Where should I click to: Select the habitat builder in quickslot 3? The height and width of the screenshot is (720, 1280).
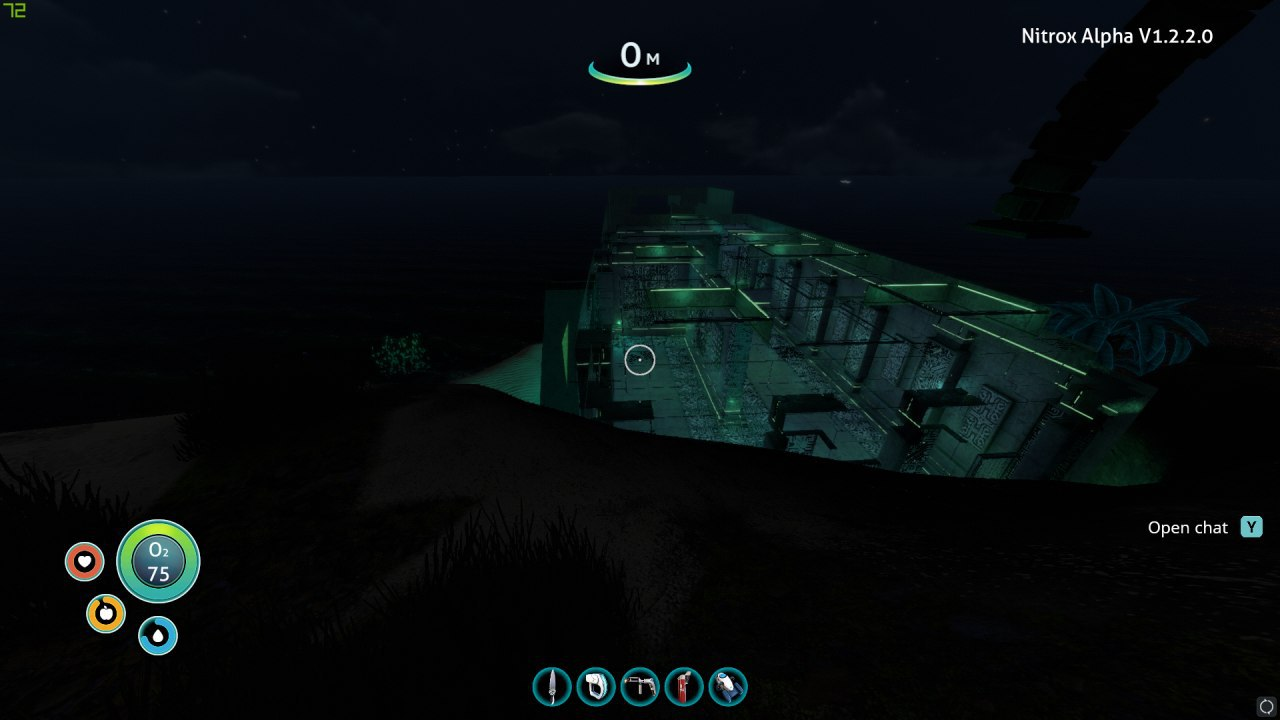pos(640,687)
